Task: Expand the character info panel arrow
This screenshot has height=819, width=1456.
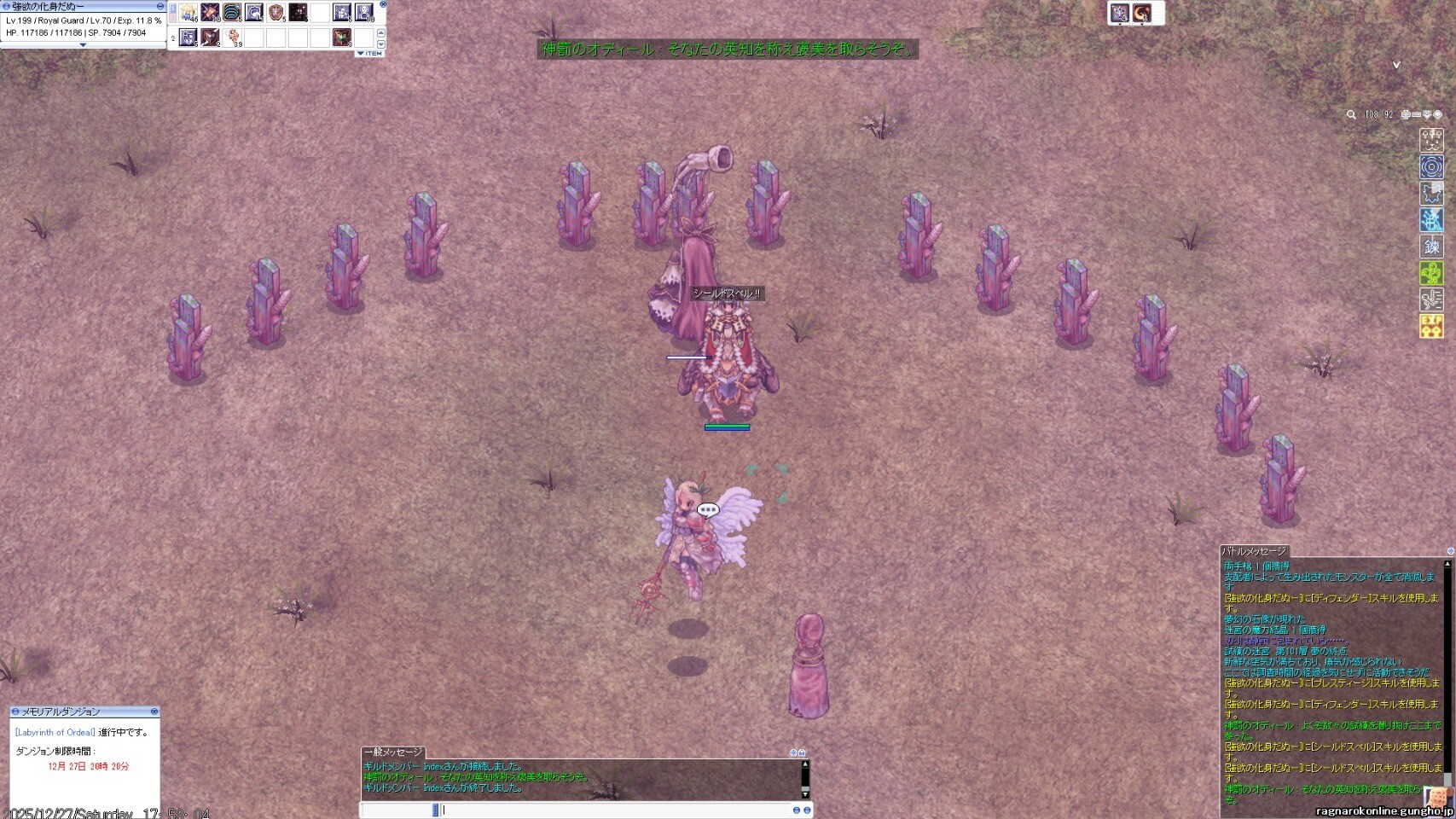Action: click(x=83, y=45)
